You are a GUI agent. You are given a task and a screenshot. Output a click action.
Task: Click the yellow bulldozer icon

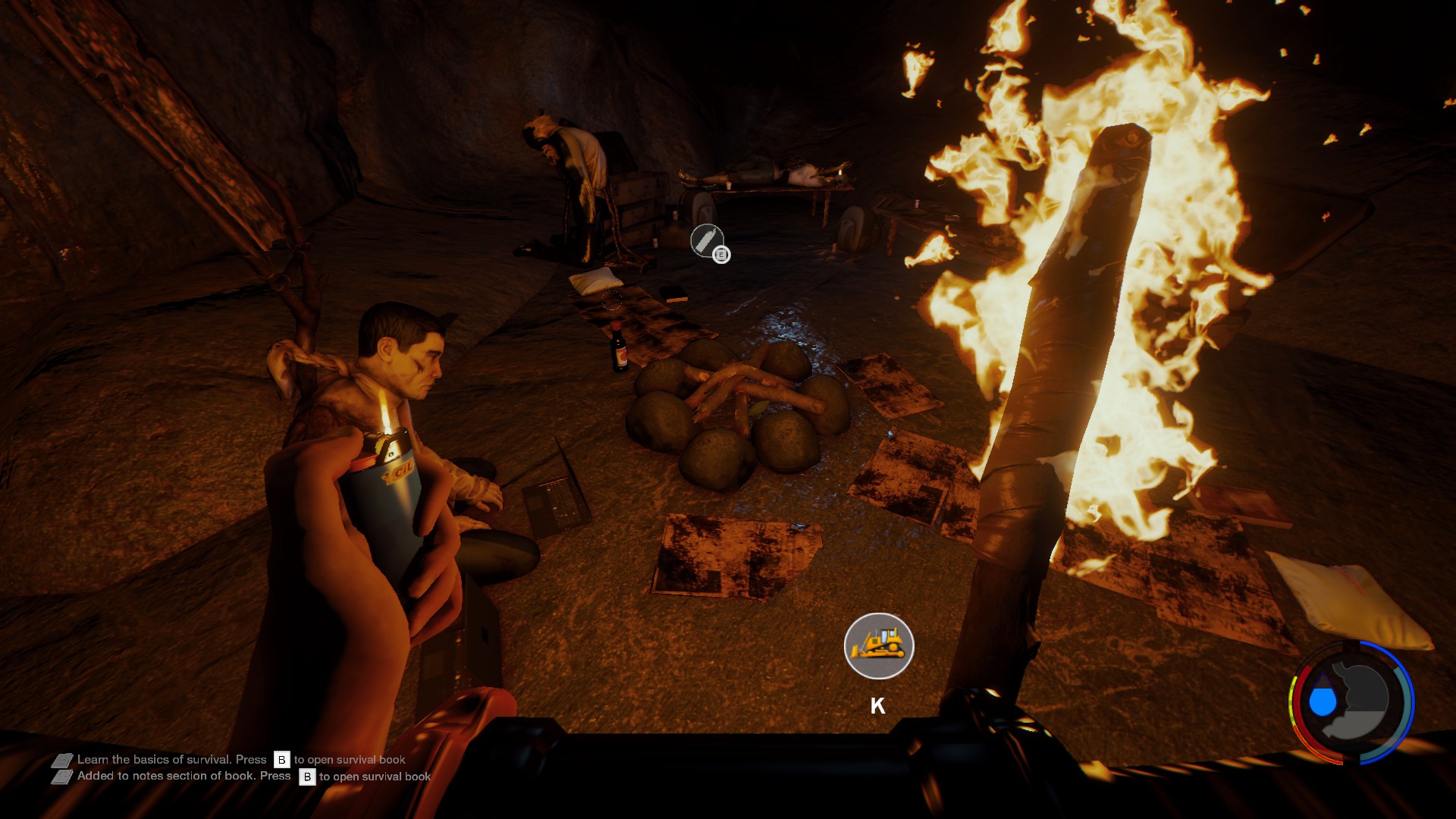(x=878, y=646)
